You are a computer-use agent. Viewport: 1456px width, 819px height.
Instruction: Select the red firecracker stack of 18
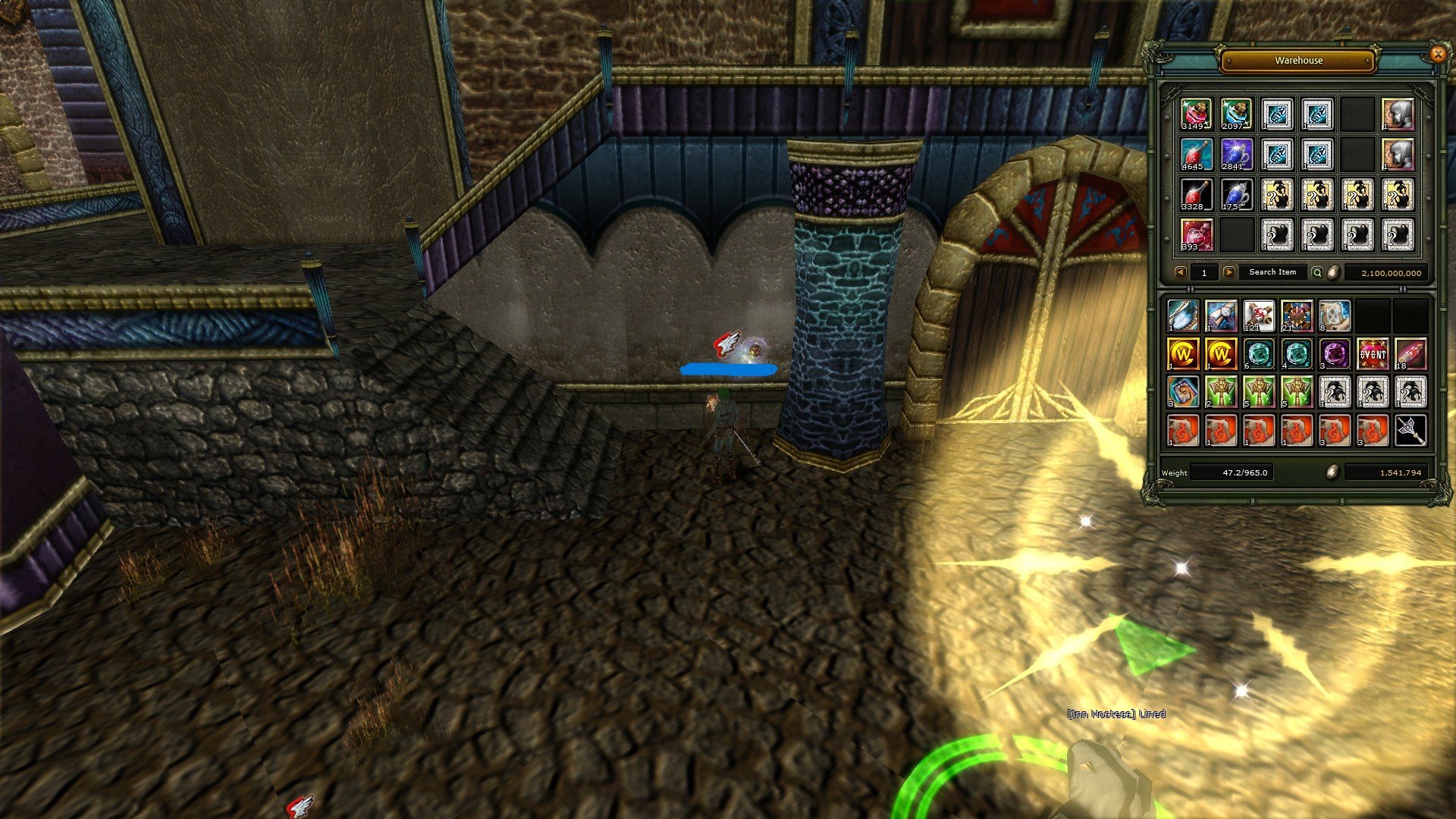(1410, 353)
